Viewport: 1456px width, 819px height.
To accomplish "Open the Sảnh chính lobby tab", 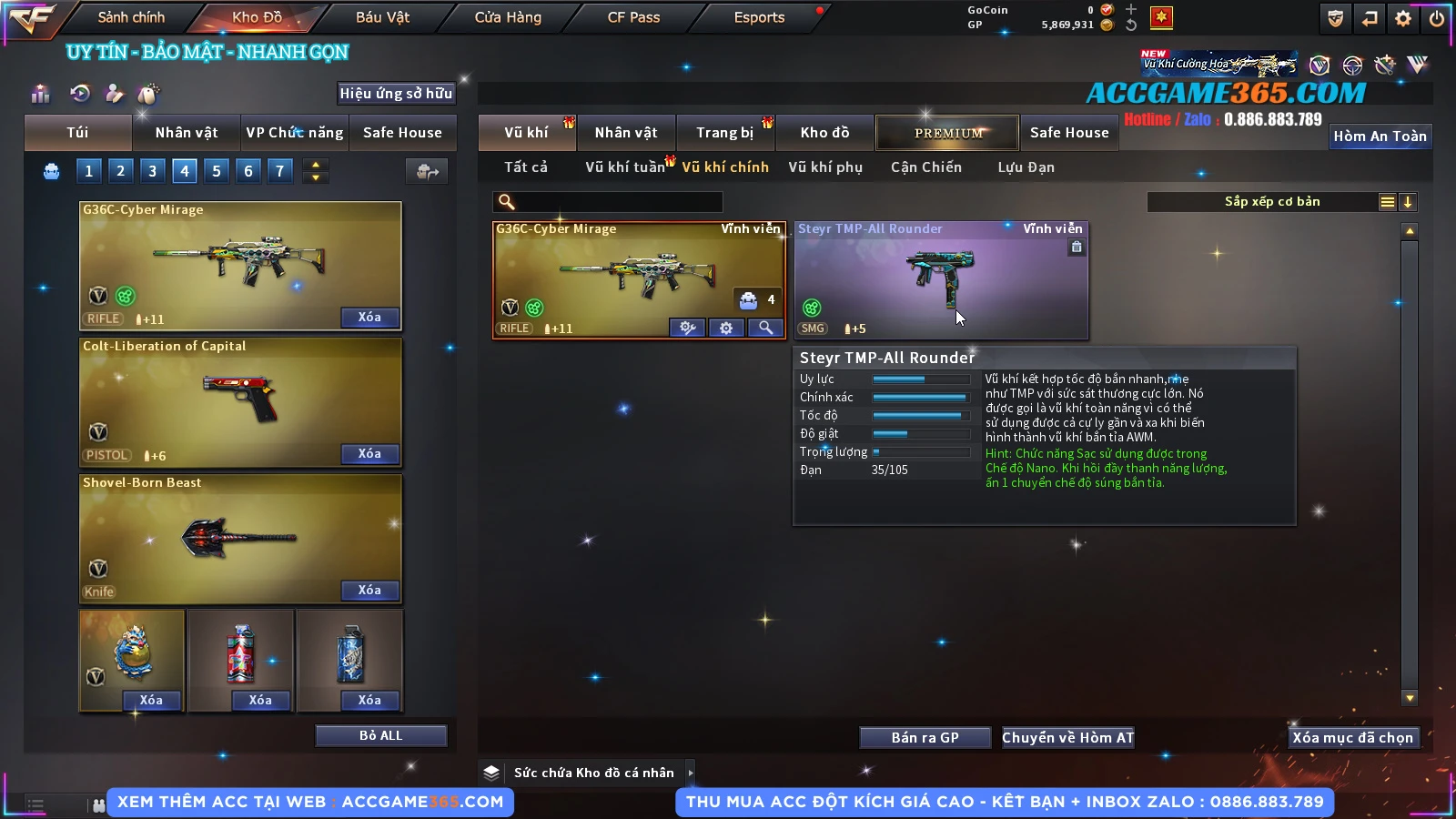I will click(x=131, y=17).
